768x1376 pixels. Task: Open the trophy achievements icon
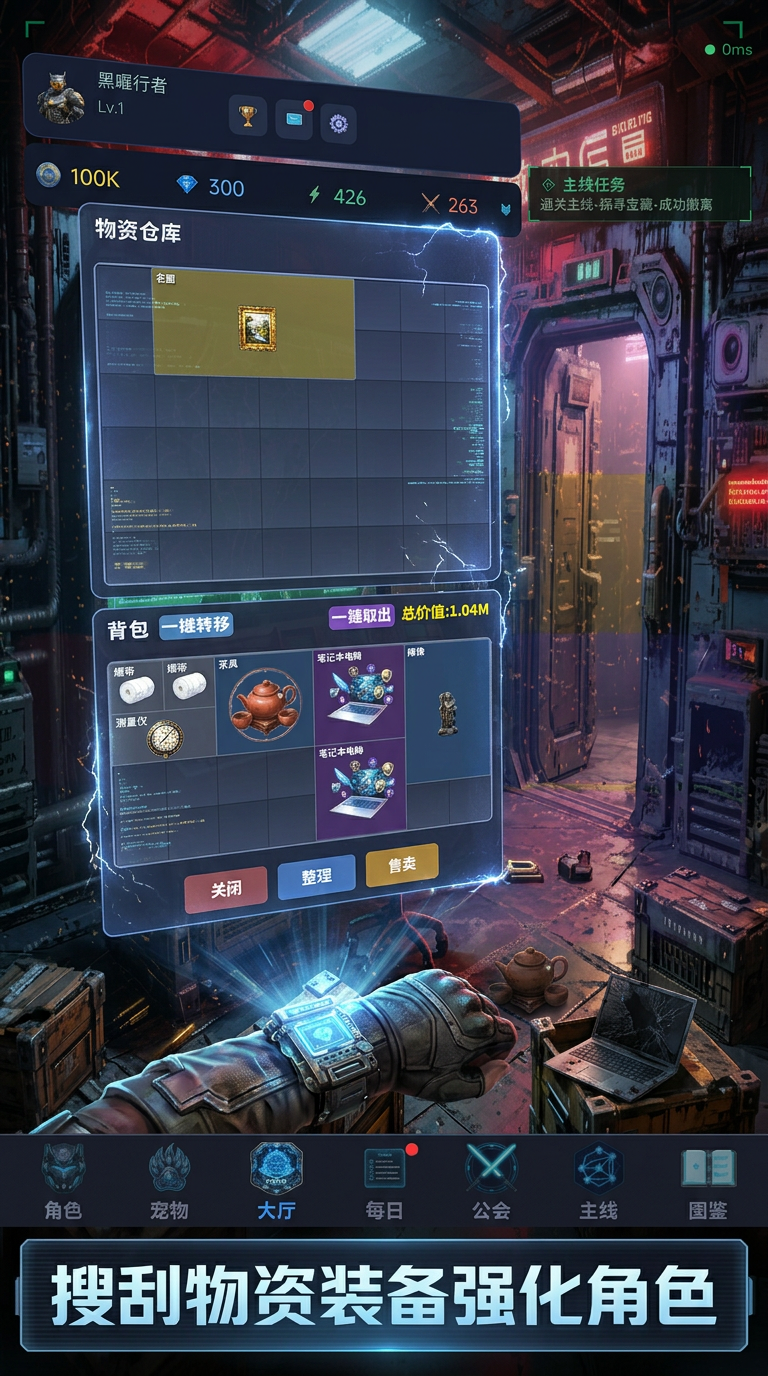tap(248, 115)
